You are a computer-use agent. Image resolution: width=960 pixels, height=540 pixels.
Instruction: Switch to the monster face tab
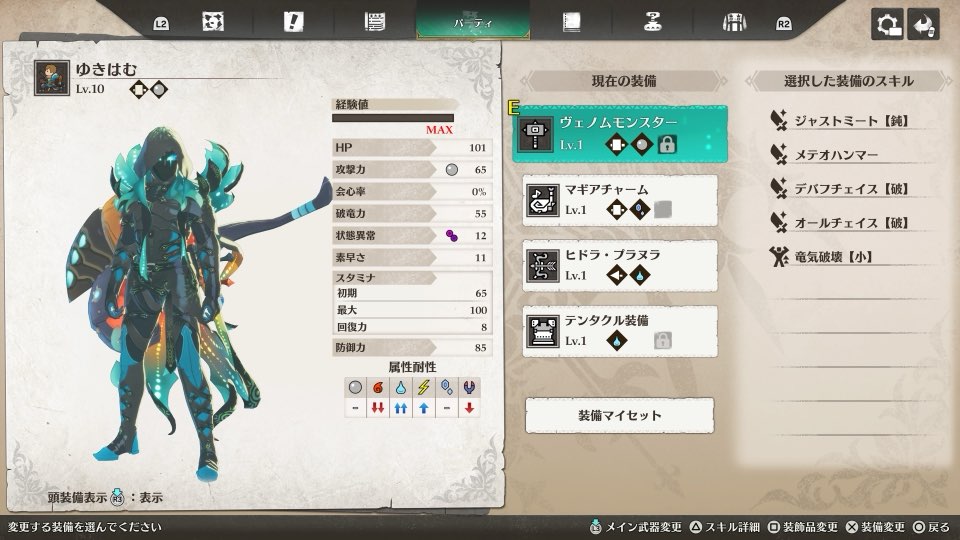pyautogui.click(x=212, y=21)
